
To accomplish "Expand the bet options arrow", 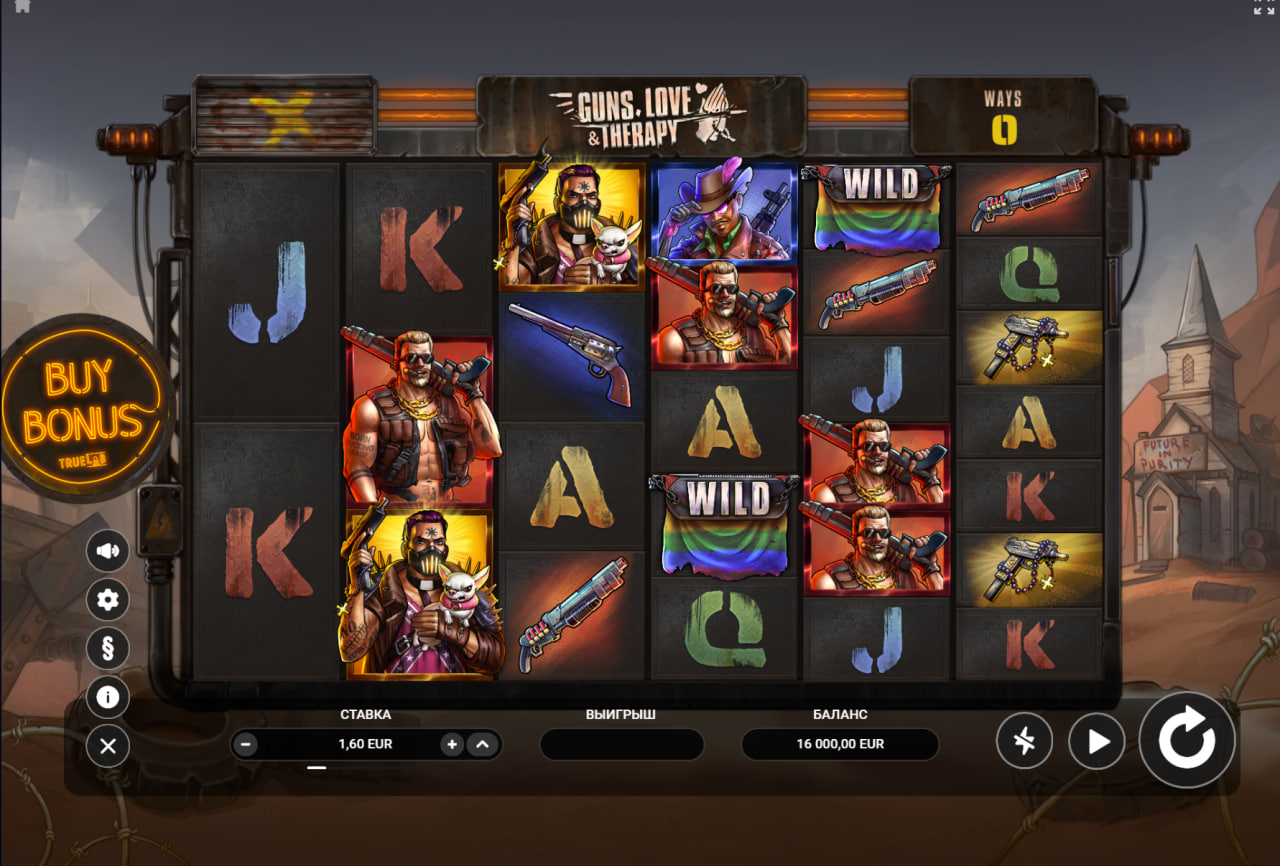I will [x=482, y=744].
